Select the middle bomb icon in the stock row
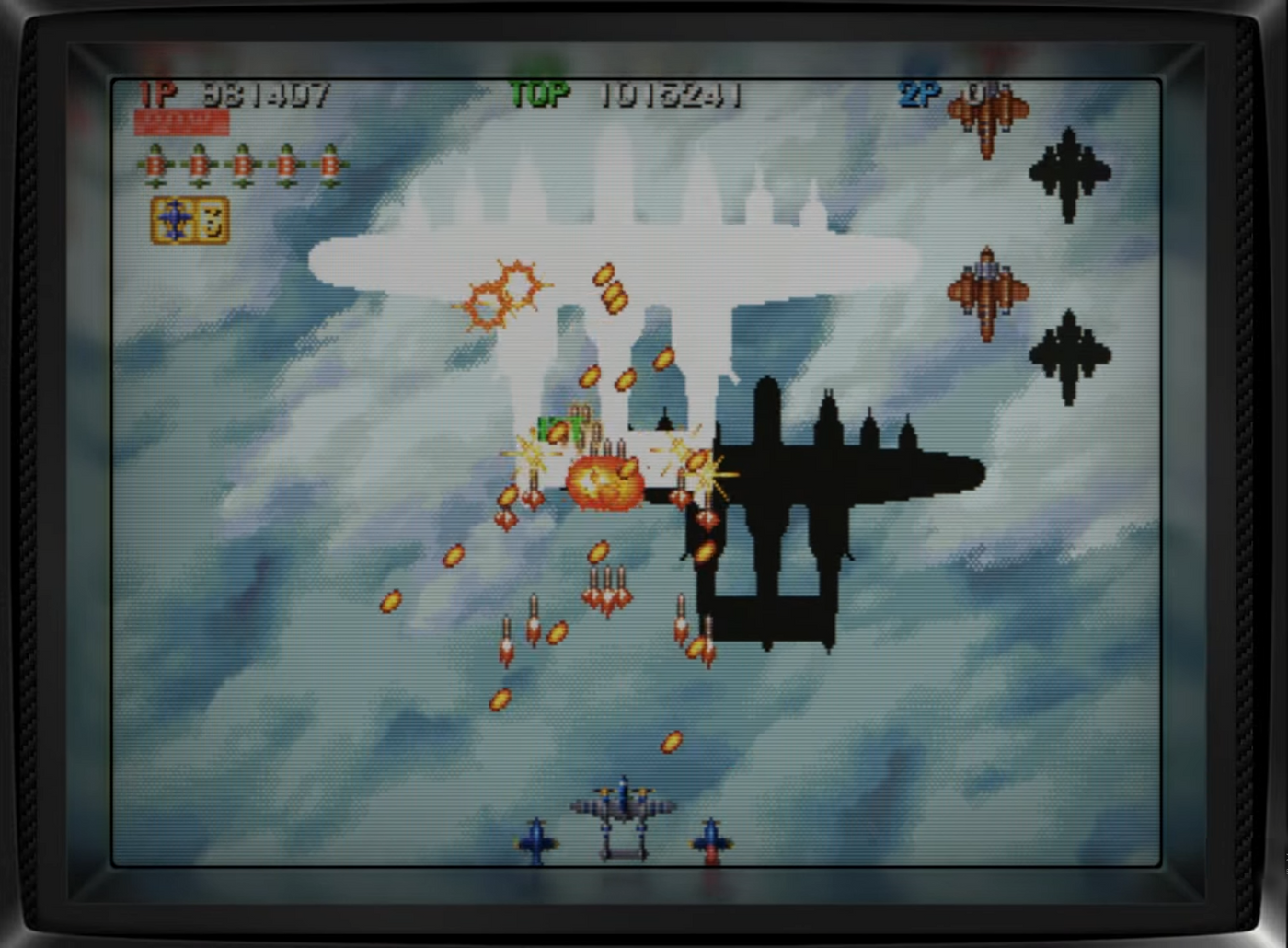Screen dimensions: 1288x948 click(242, 166)
